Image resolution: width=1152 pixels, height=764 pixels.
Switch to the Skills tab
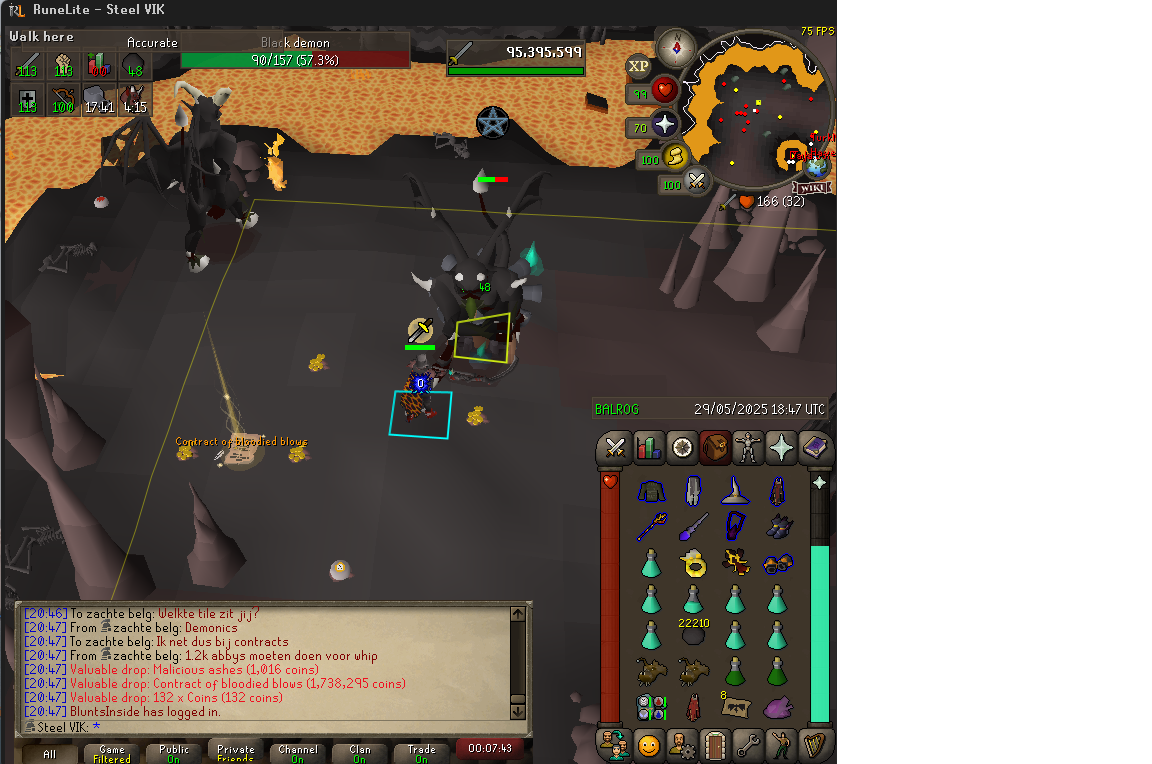(x=649, y=448)
